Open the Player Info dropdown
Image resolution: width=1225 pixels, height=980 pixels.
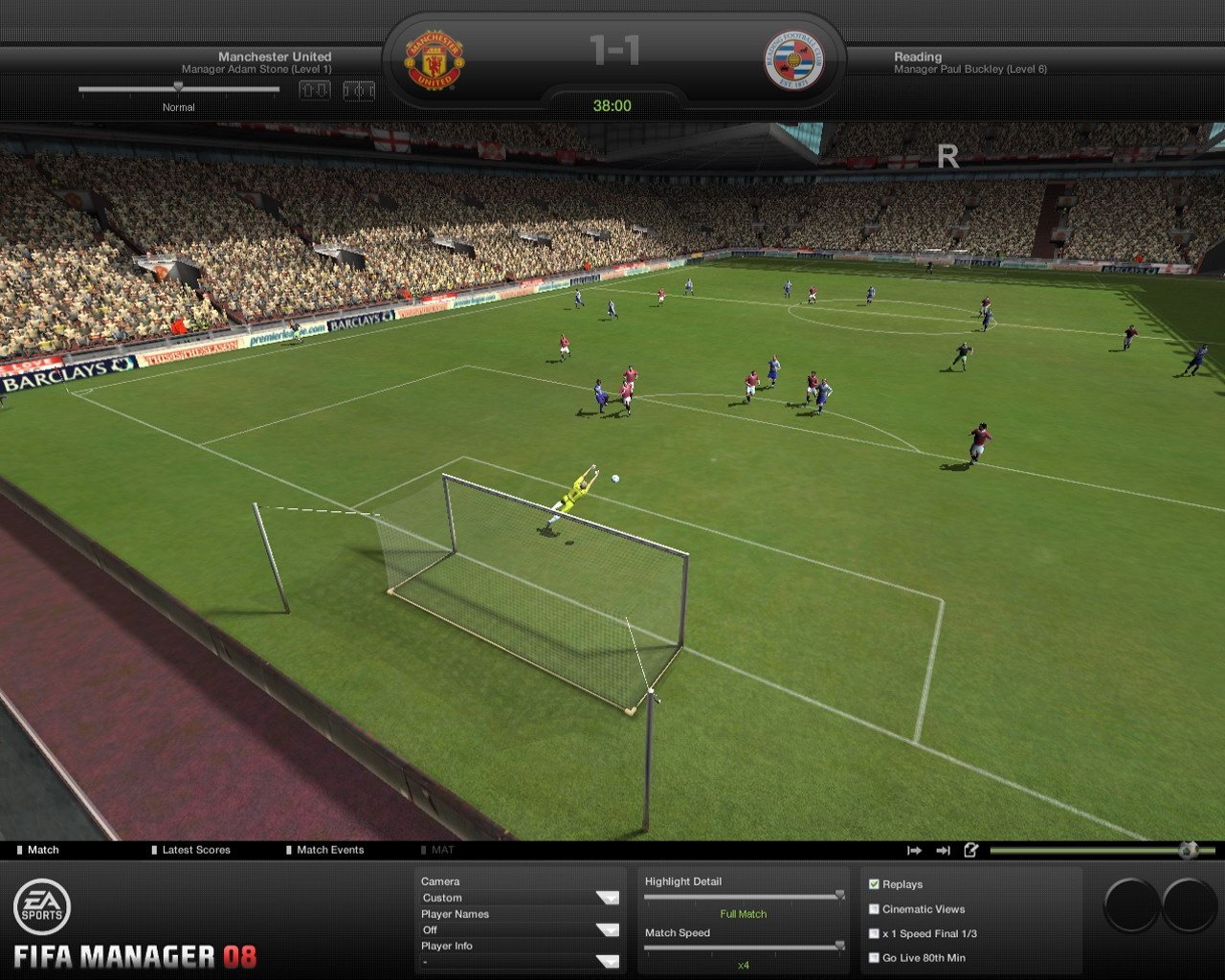517,961
